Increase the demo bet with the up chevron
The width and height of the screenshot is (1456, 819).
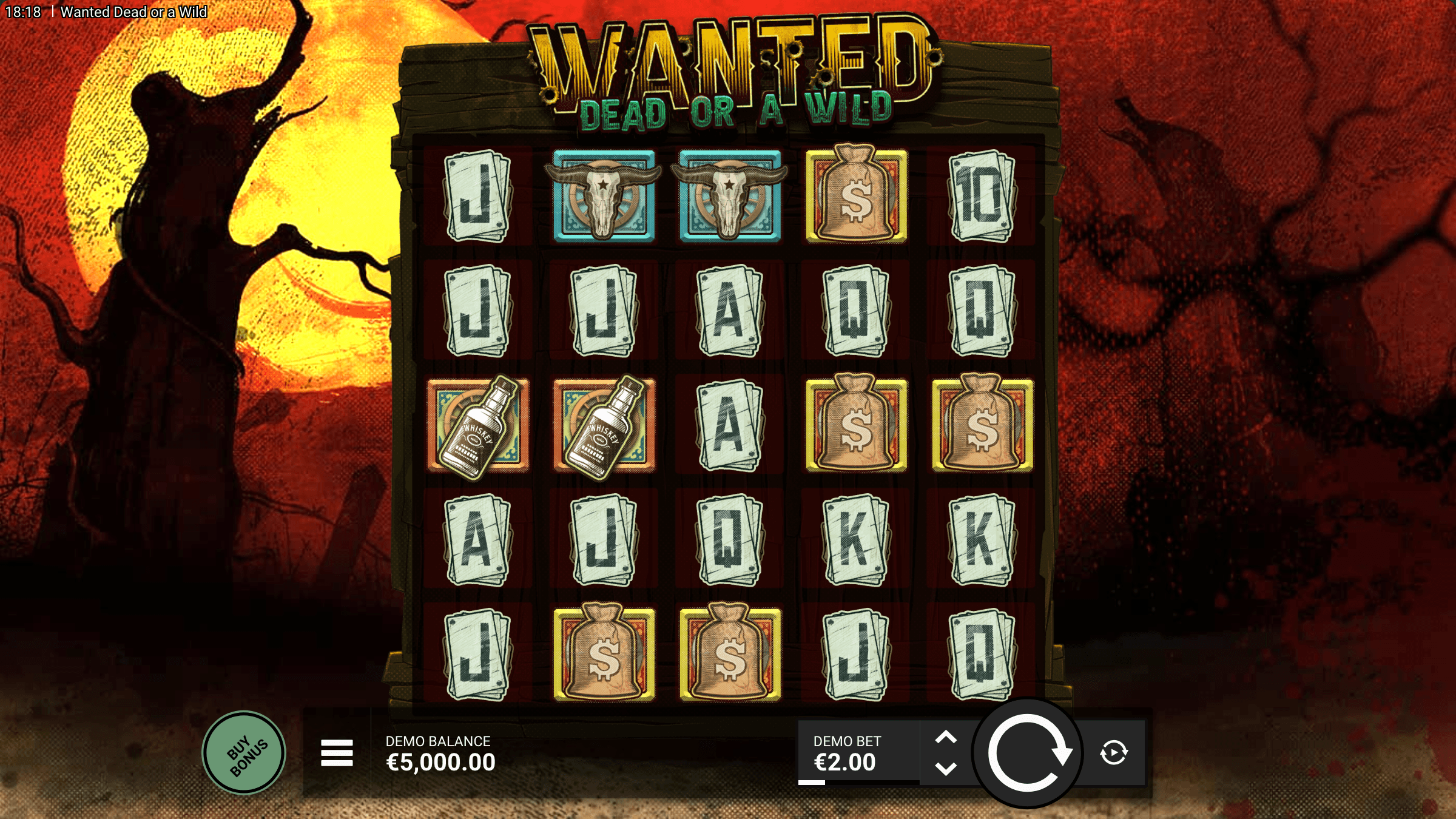[947, 736]
